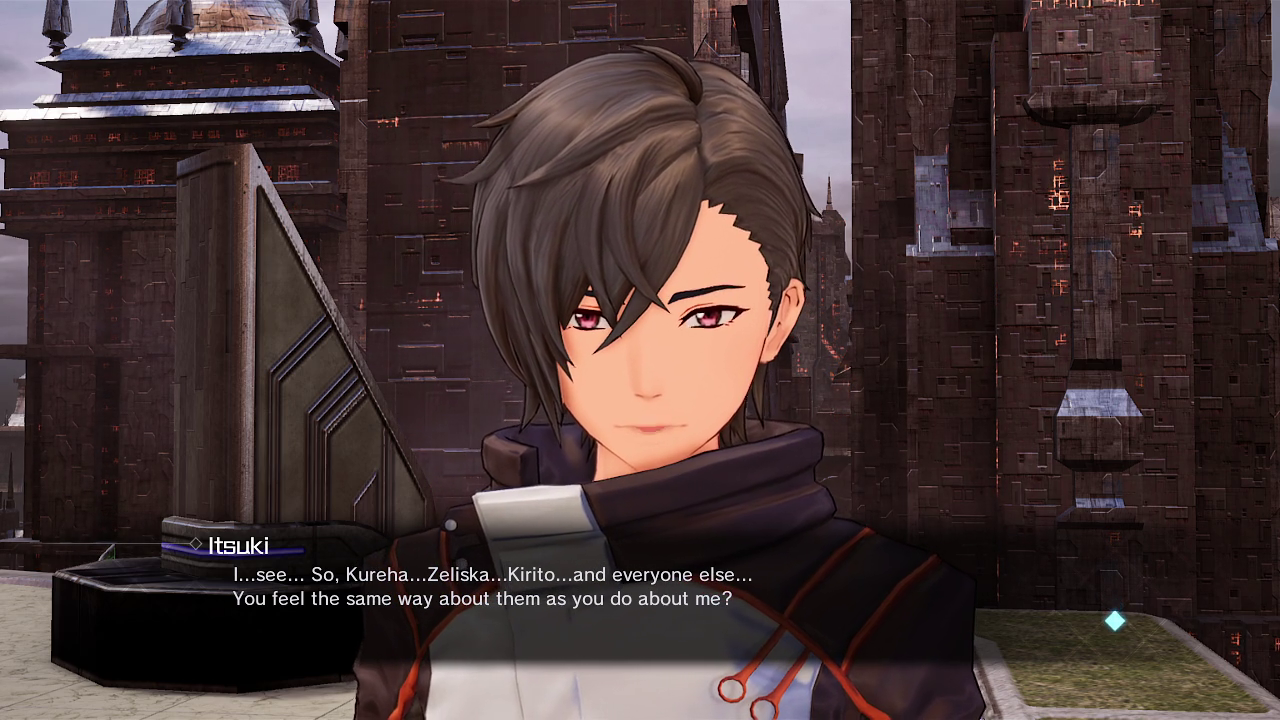Advance dialogue via the cyan diamond indicator
The image size is (1280, 720).
click(x=1115, y=621)
